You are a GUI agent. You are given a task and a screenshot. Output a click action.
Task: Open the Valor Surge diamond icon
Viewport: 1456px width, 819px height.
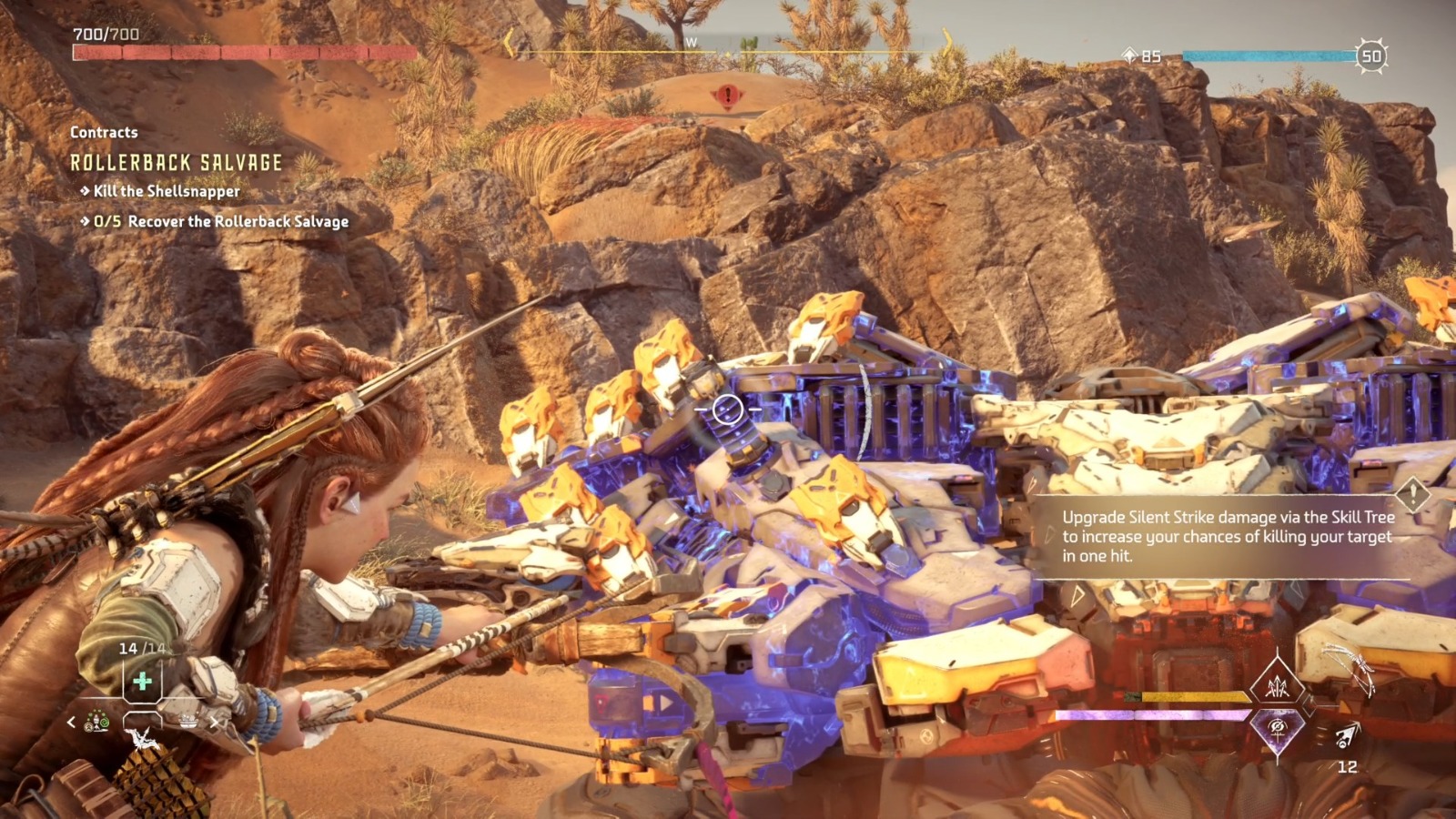(x=1277, y=729)
